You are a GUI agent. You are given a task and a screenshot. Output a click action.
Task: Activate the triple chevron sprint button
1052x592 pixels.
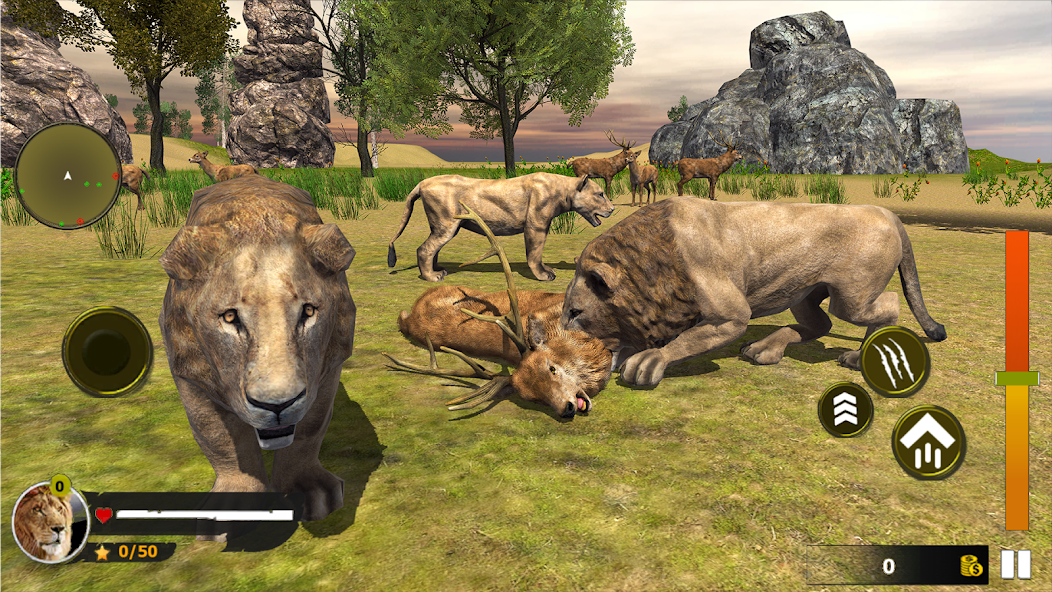click(845, 409)
